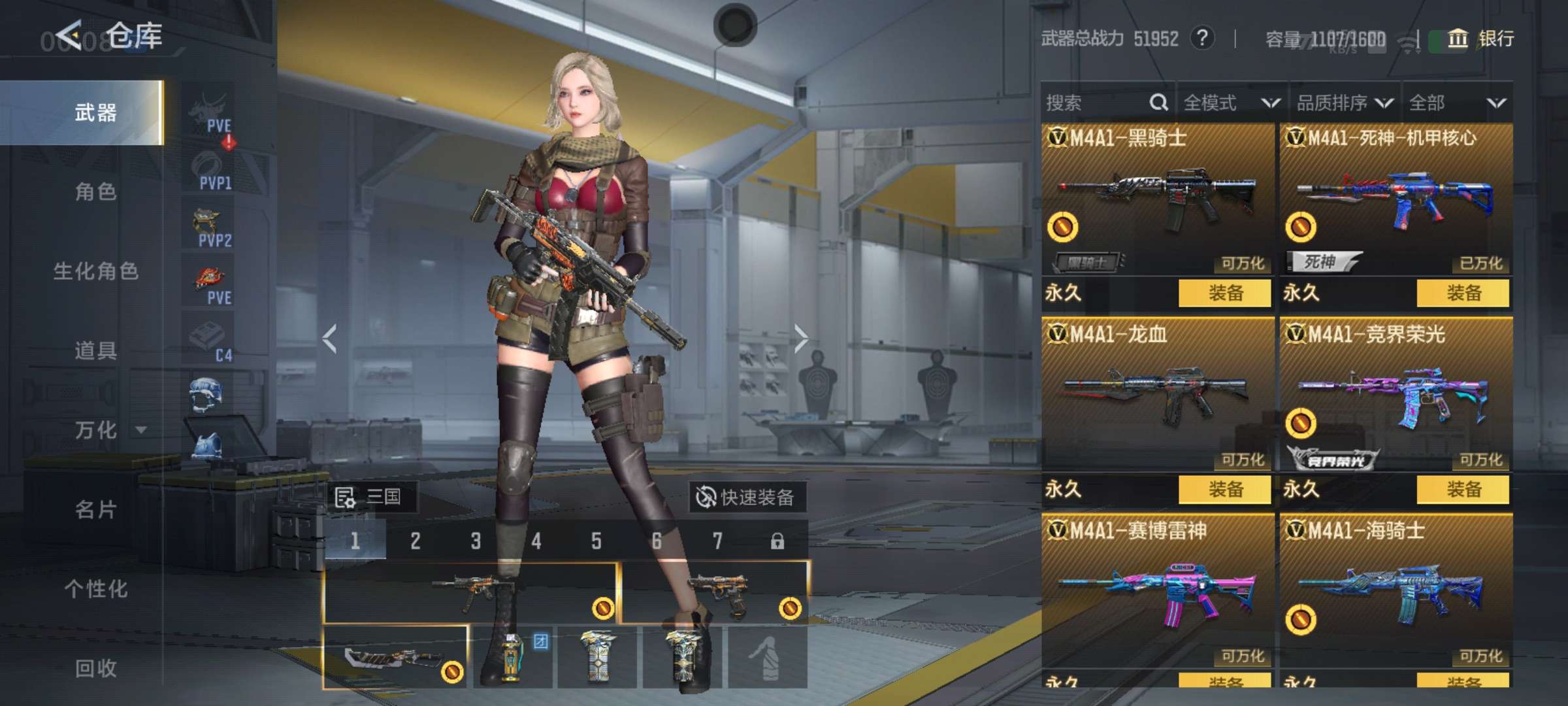Show the 武器总战力 help question mark
The width and height of the screenshot is (1568, 706).
[x=1202, y=38]
